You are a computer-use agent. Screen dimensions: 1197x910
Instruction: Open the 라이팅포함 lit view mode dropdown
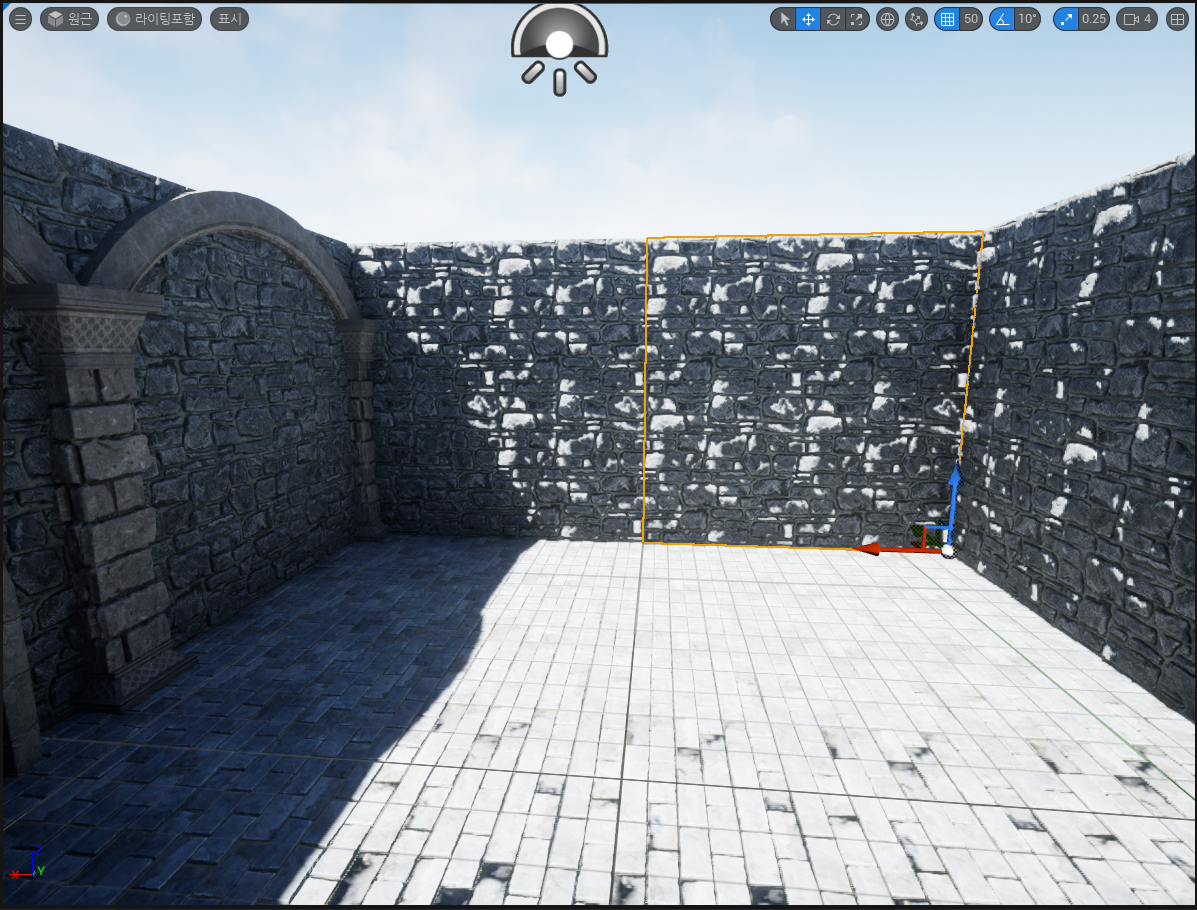(155, 19)
